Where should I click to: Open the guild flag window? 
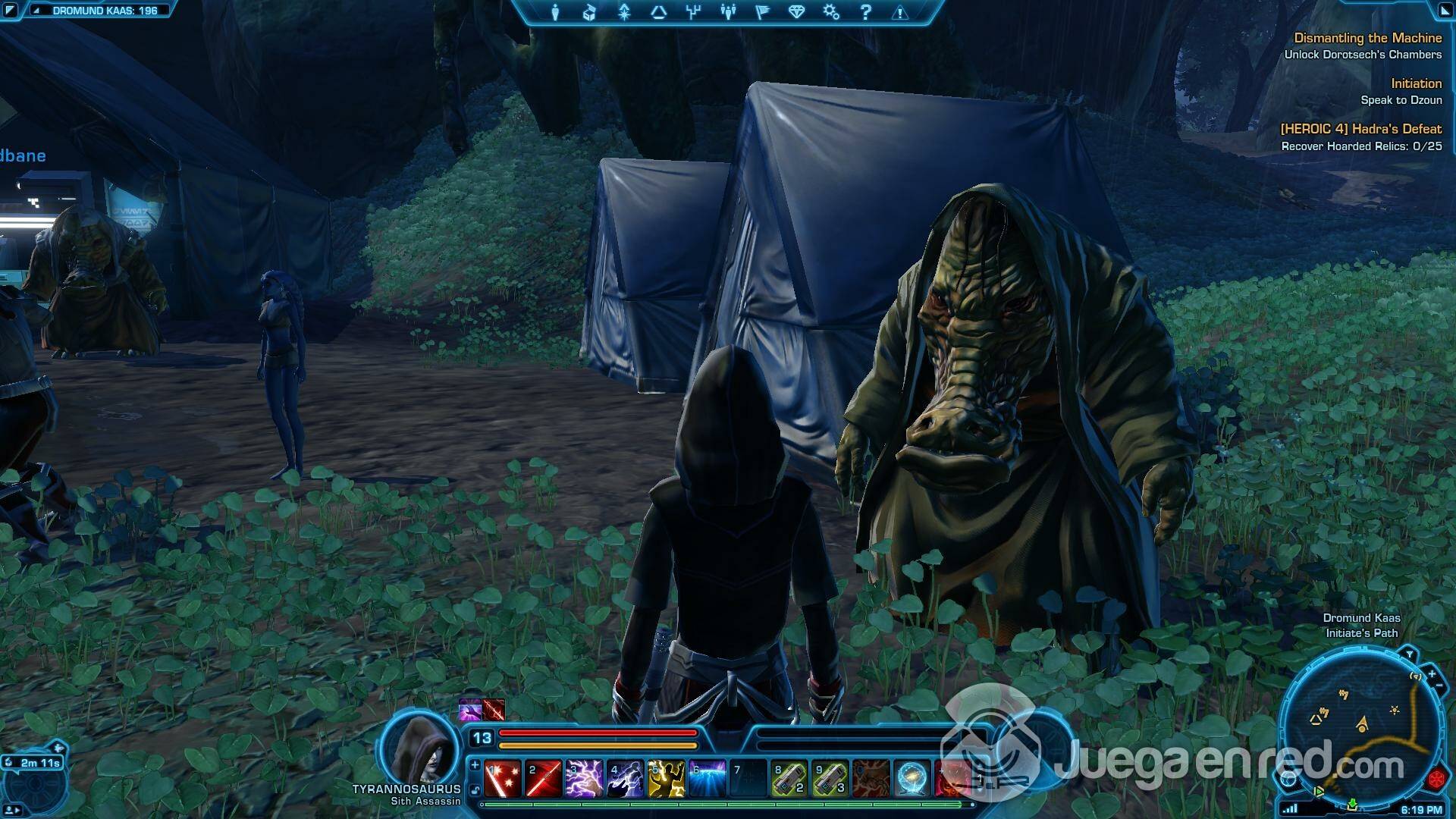pyautogui.click(x=762, y=12)
